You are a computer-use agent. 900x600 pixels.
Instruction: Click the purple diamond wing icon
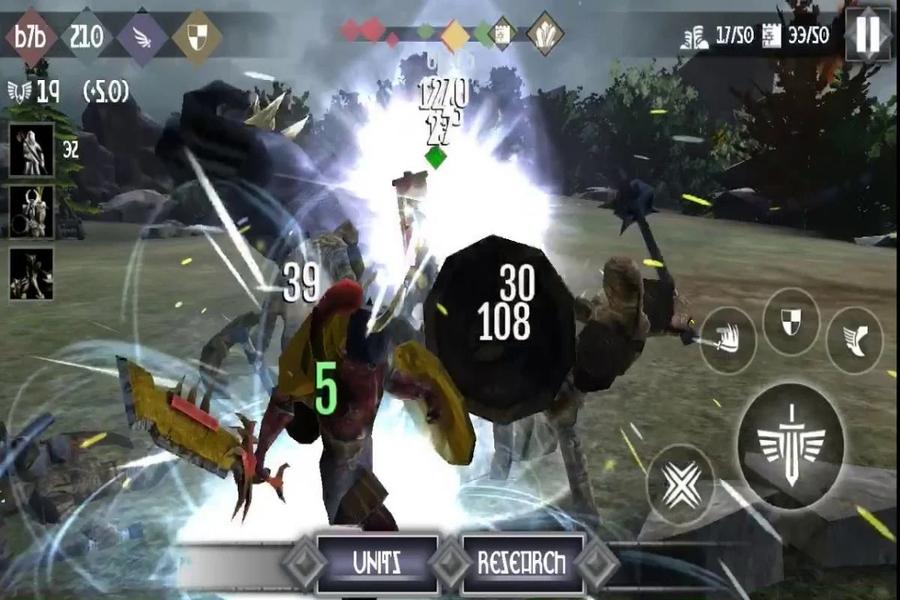[142, 37]
